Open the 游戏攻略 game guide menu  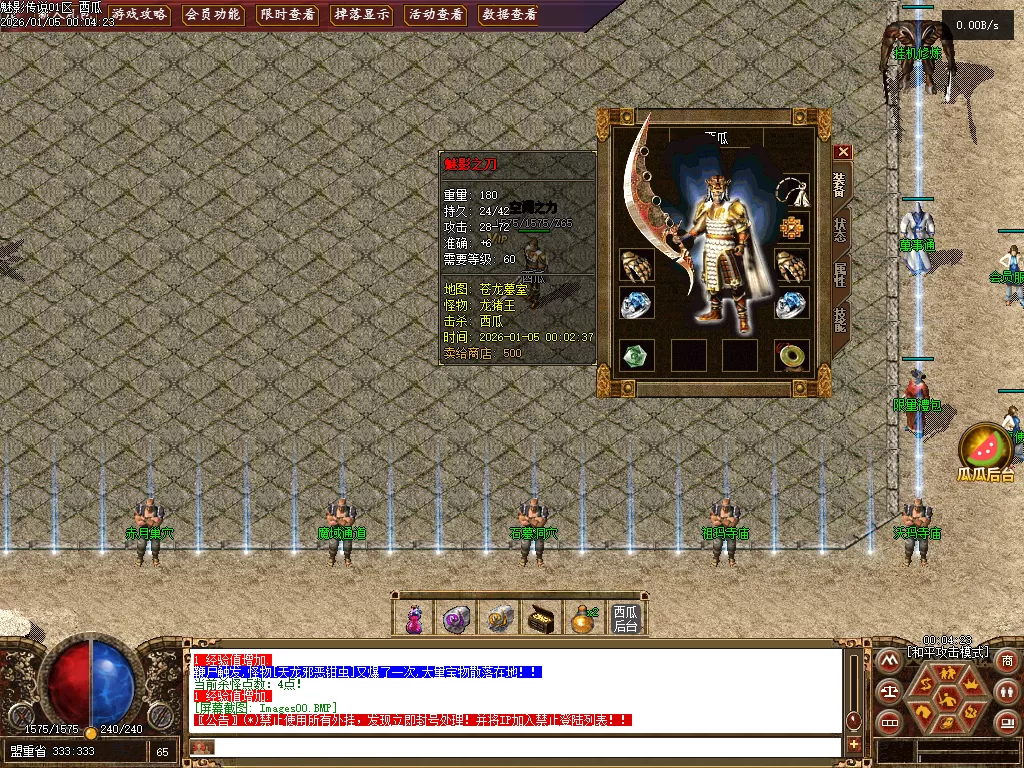click(x=140, y=14)
